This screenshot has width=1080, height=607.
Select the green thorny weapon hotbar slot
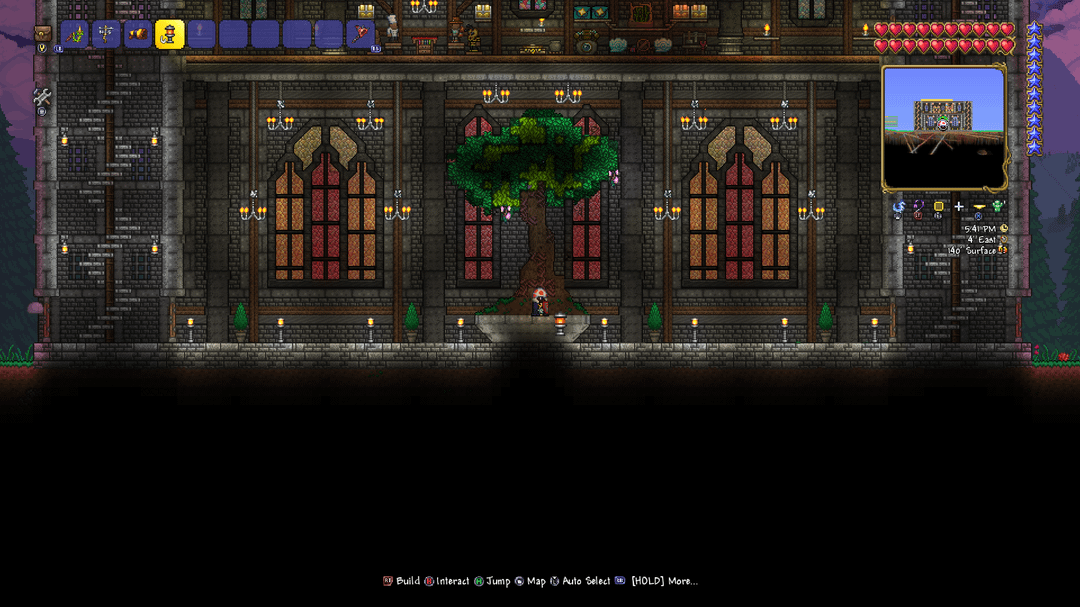(75, 34)
